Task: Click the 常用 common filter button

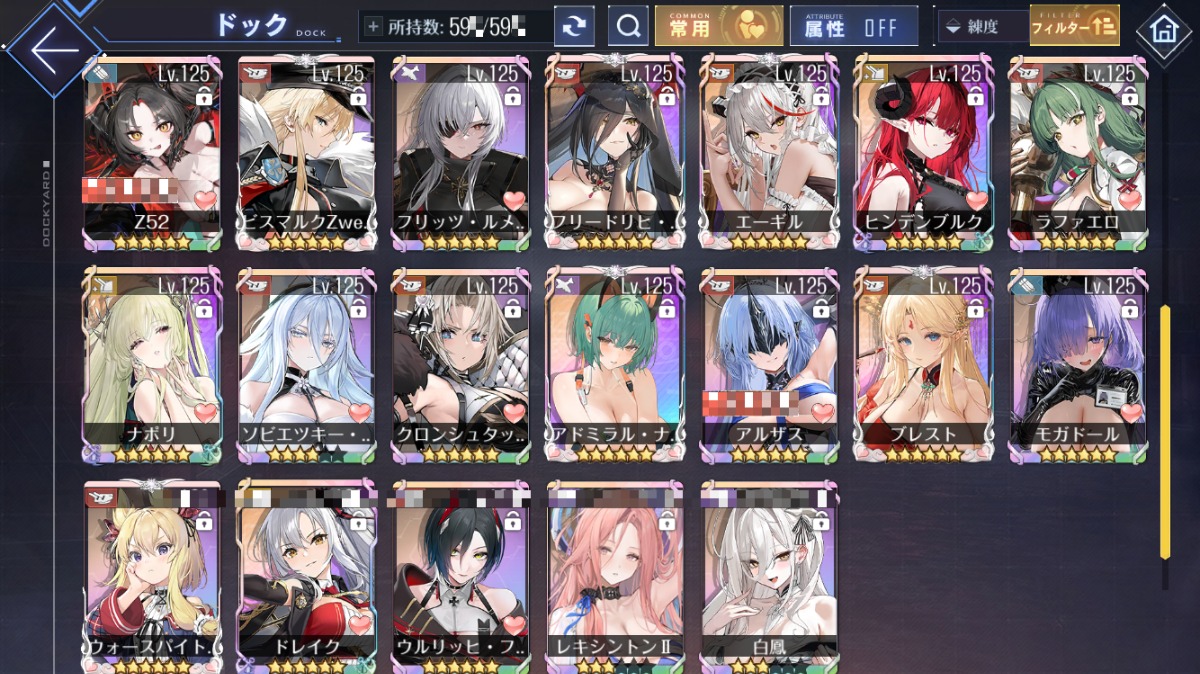Action: [x=719, y=27]
